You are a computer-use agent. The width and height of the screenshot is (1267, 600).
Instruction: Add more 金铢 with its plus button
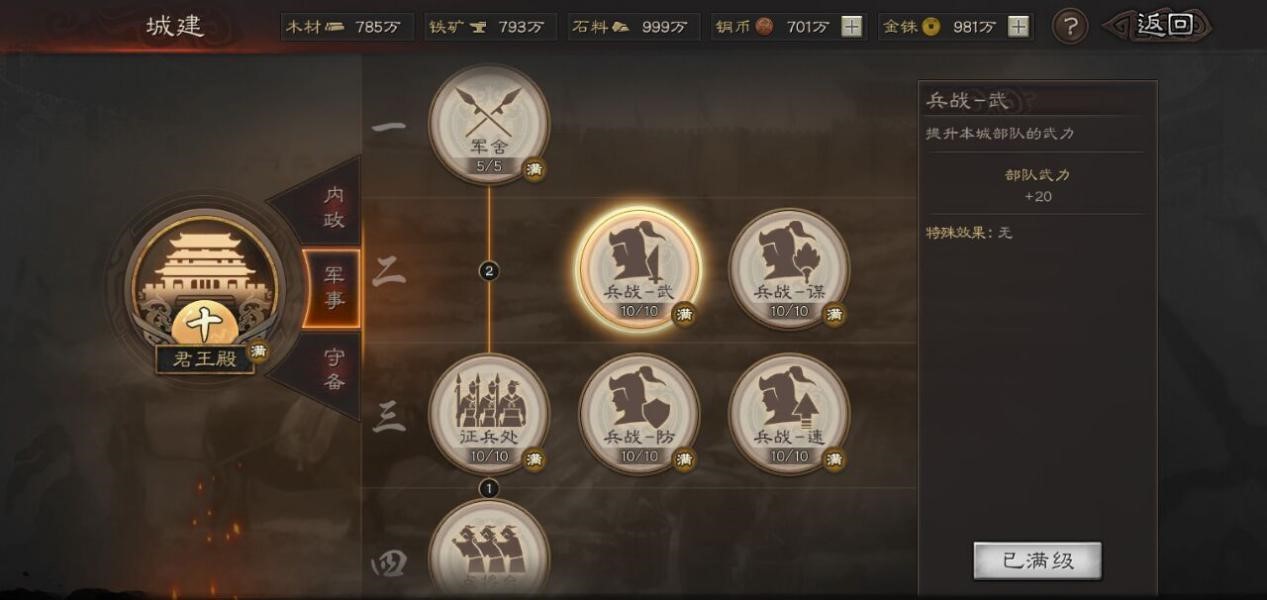[1018, 27]
